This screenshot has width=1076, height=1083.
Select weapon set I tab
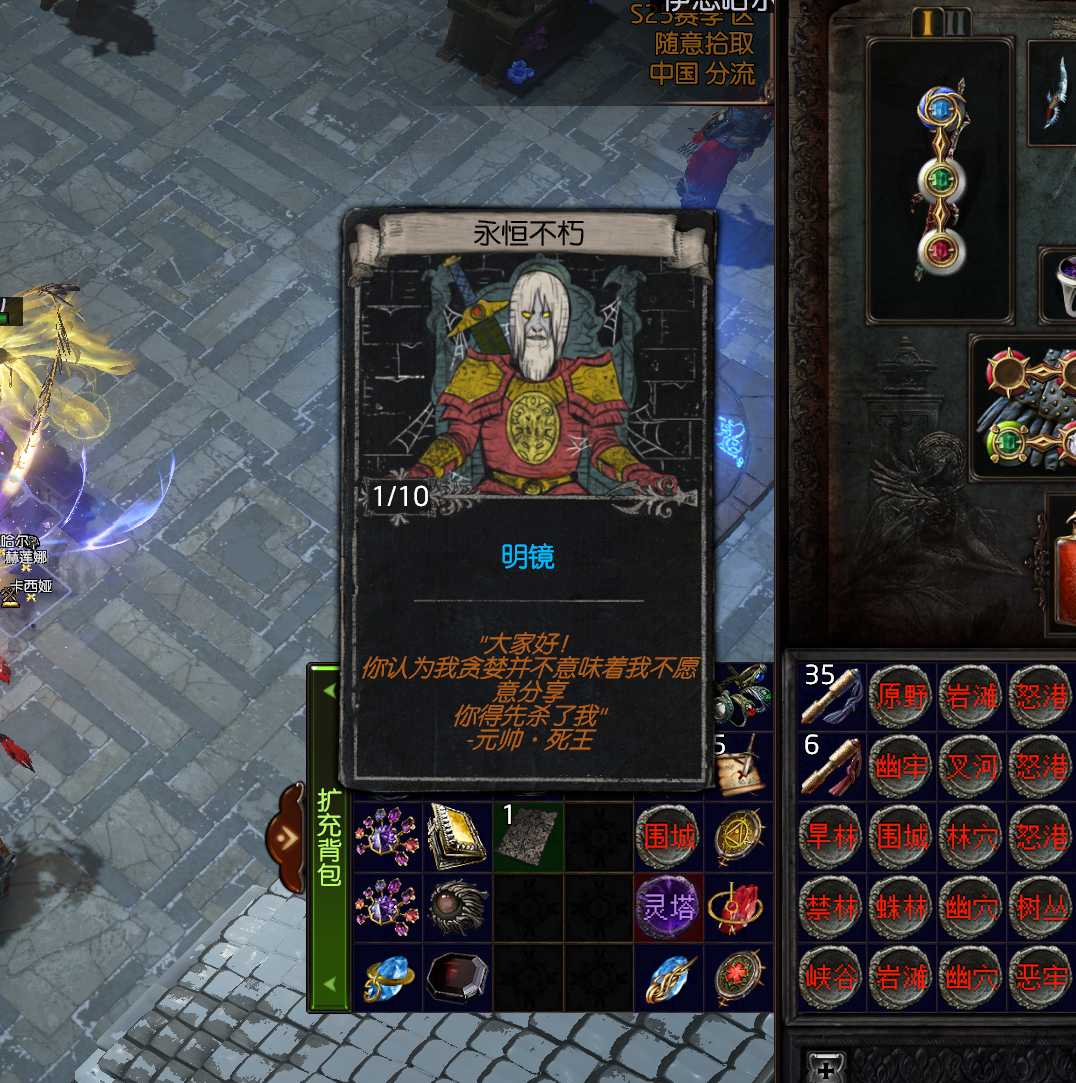(927, 21)
